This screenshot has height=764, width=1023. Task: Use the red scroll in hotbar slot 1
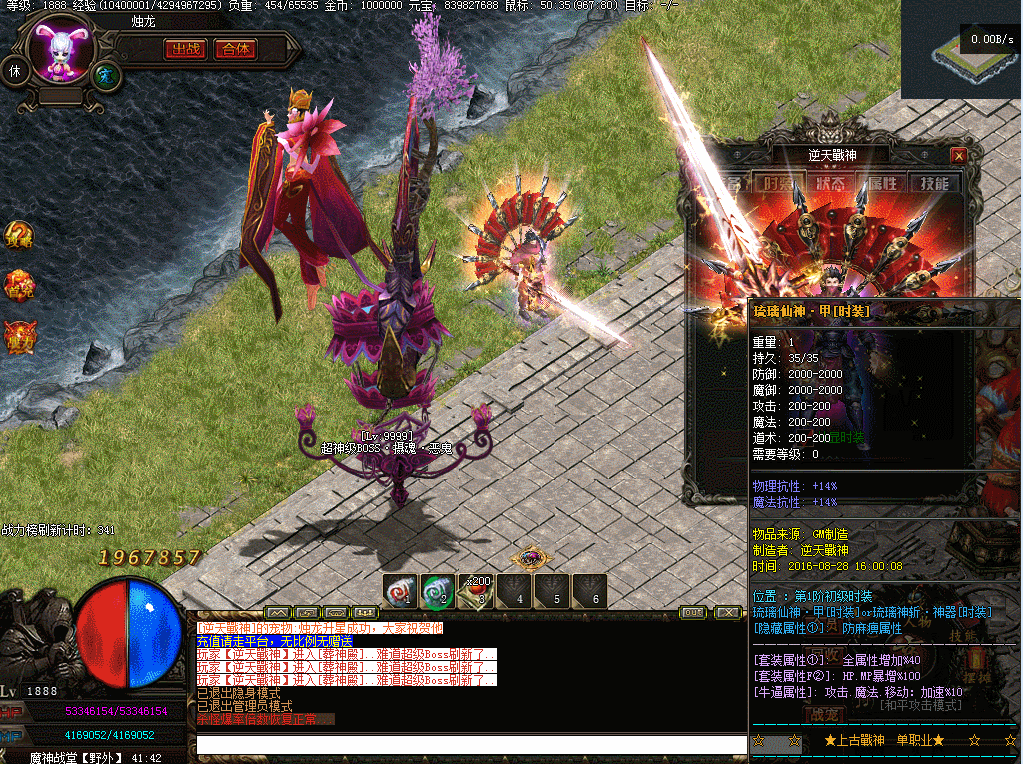[401, 590]
